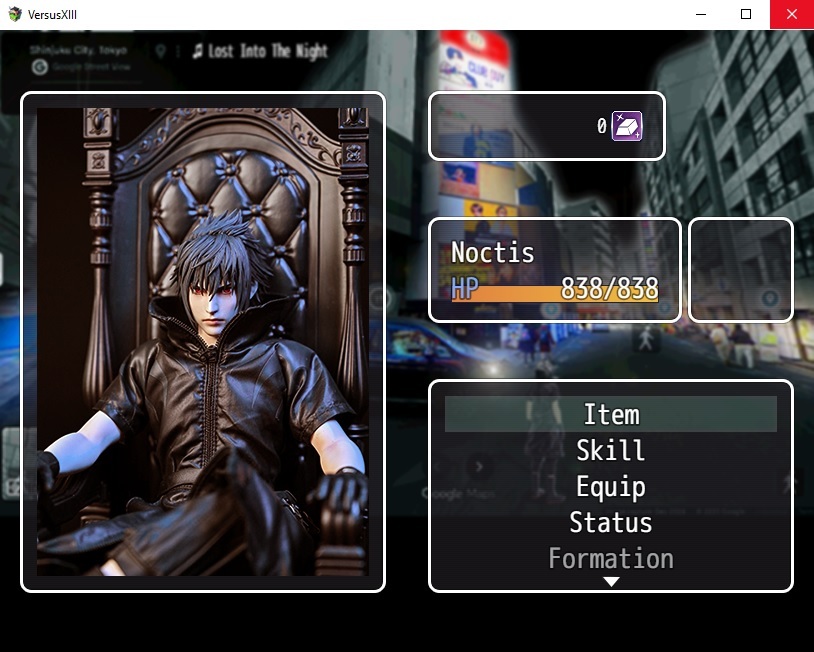
Task: Show the Status screen
Action: tap(611, 522)
